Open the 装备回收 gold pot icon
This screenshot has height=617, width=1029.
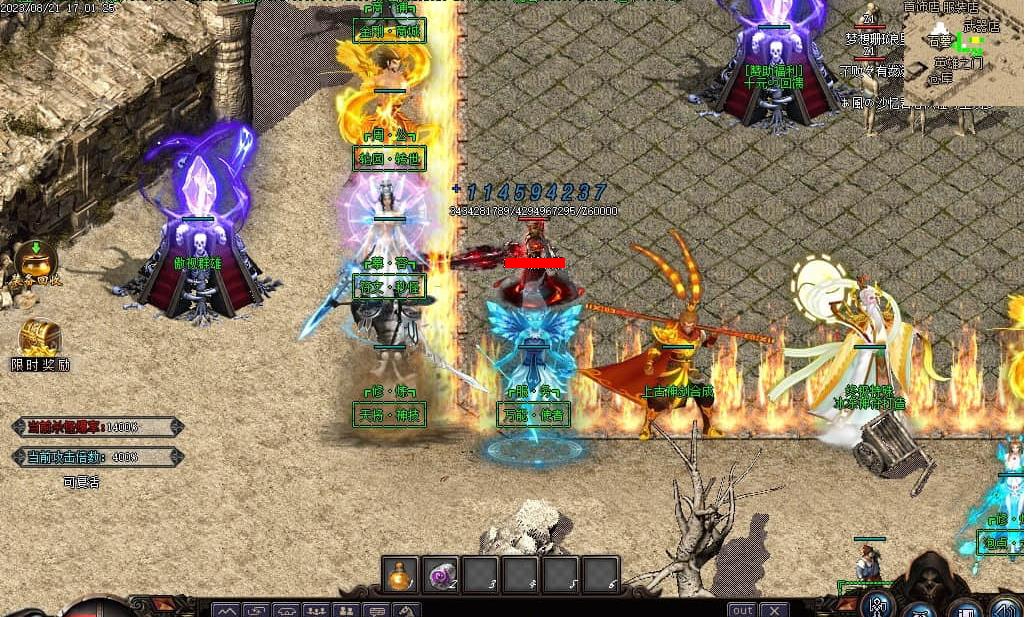[x=36, y=261]
